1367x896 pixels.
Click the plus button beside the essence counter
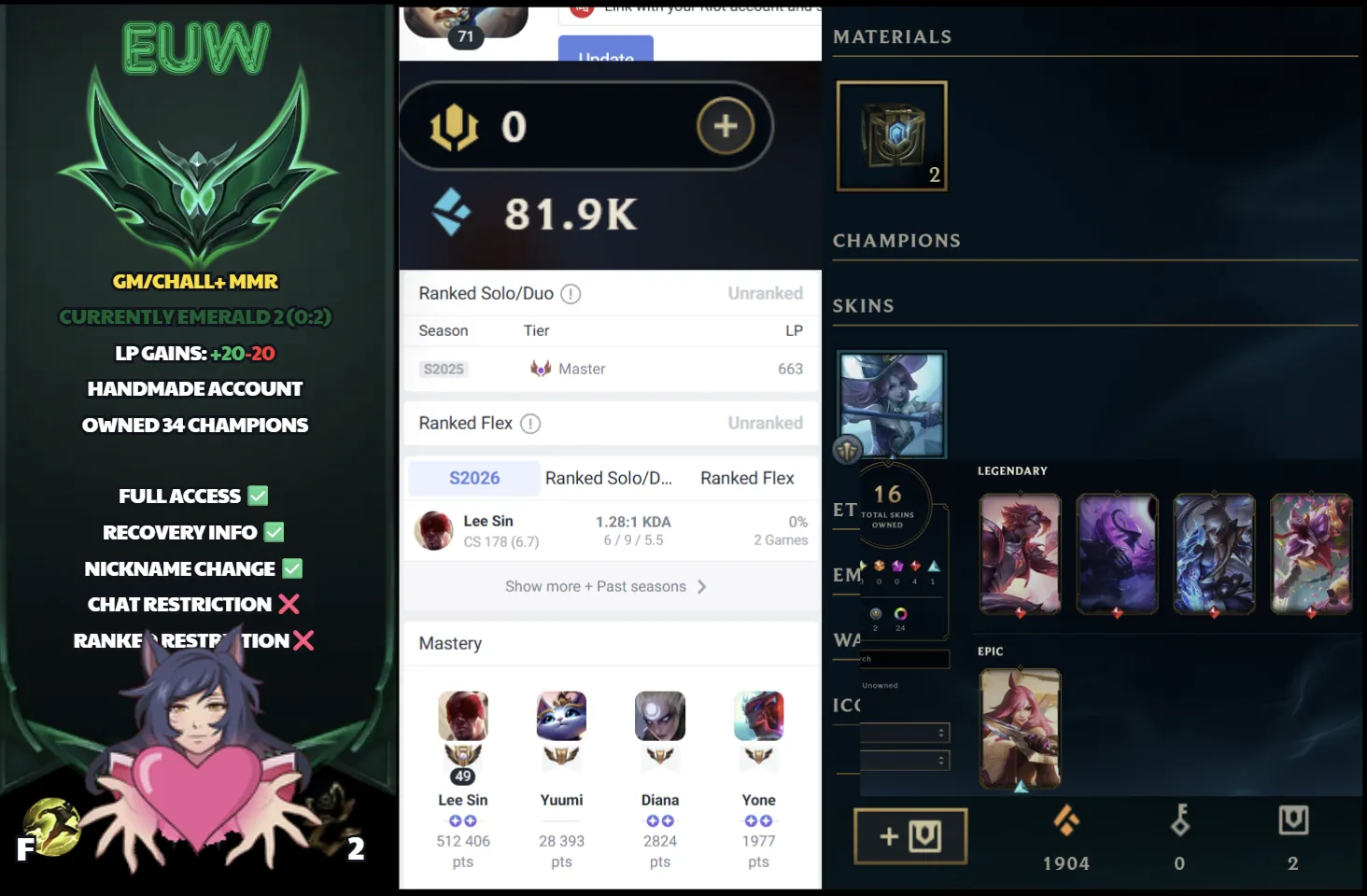click(726, 126)
